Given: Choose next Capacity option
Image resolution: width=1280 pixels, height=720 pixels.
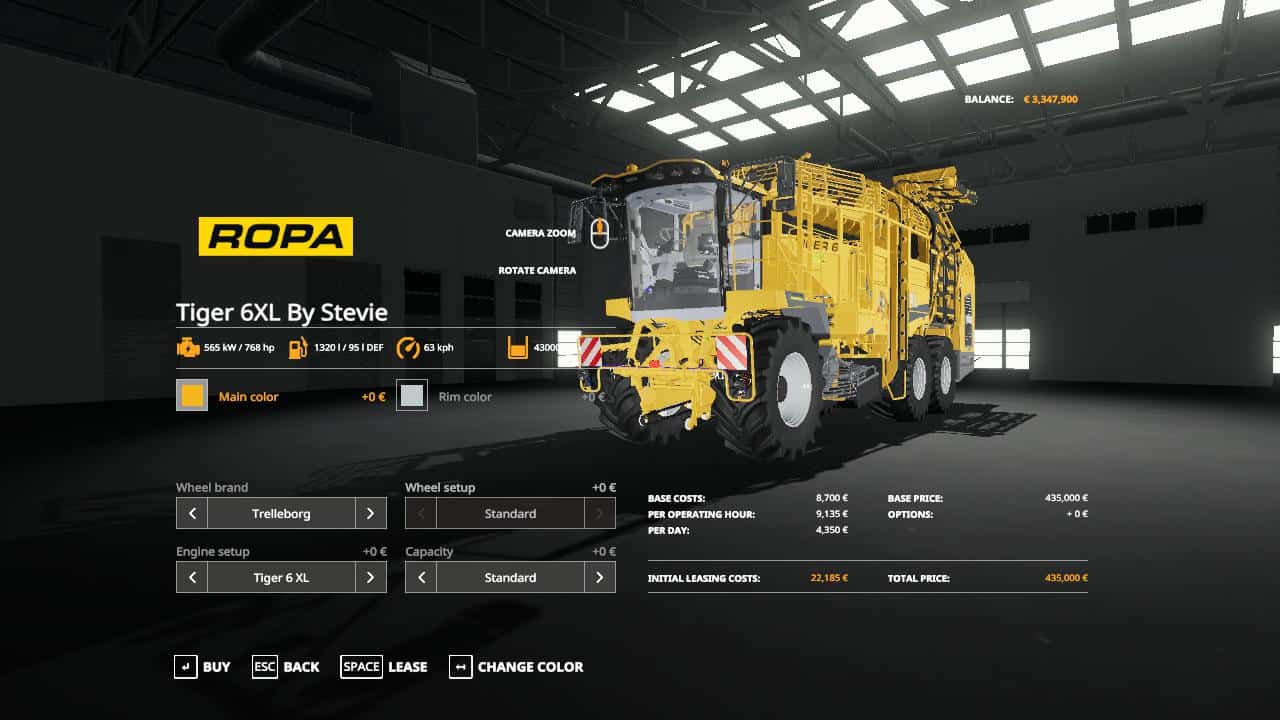Looking at the screenshot, I should click(x=599, y=578).
